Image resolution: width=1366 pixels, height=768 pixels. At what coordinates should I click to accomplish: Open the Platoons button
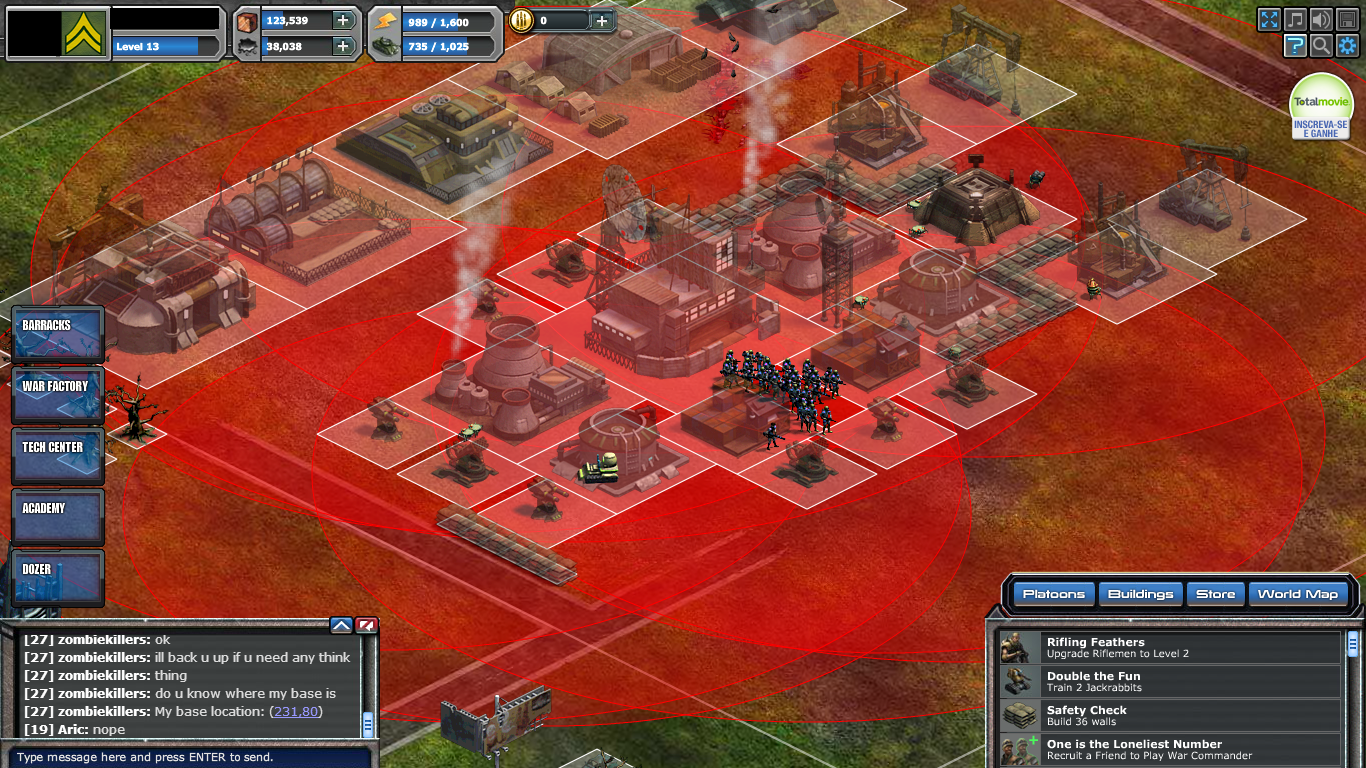click(1053, 594)
